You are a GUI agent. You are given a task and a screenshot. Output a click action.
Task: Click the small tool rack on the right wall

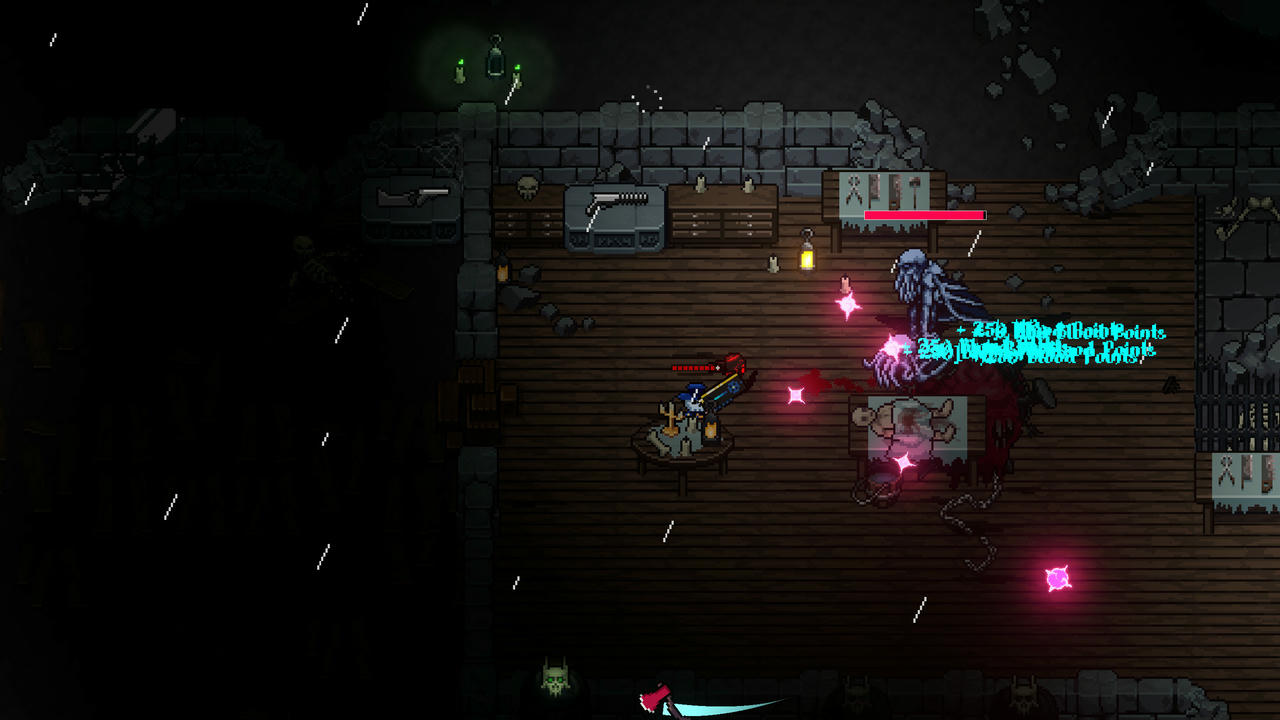(1237, 470)
